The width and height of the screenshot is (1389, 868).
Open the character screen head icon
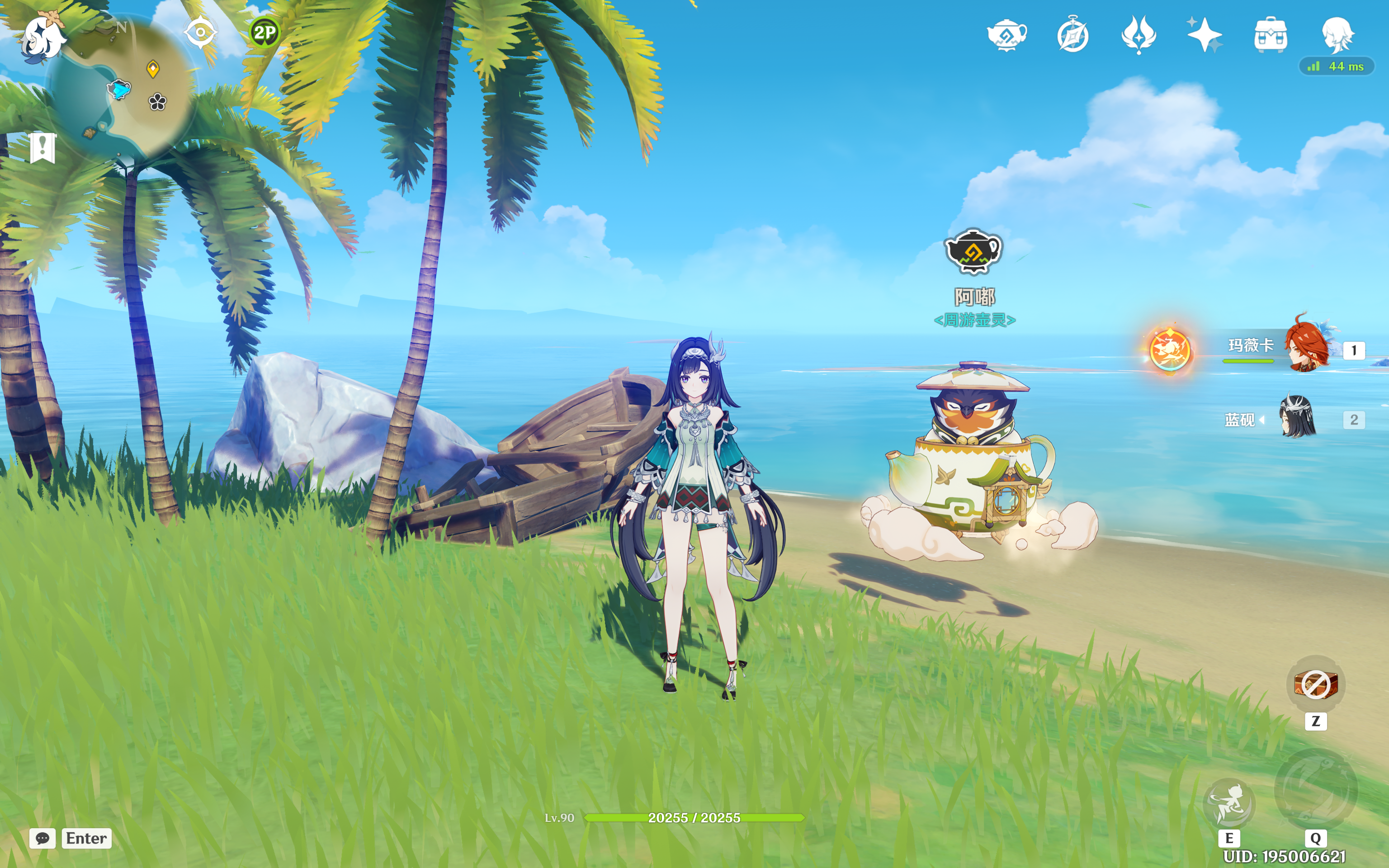click(x=1337, y=34)
